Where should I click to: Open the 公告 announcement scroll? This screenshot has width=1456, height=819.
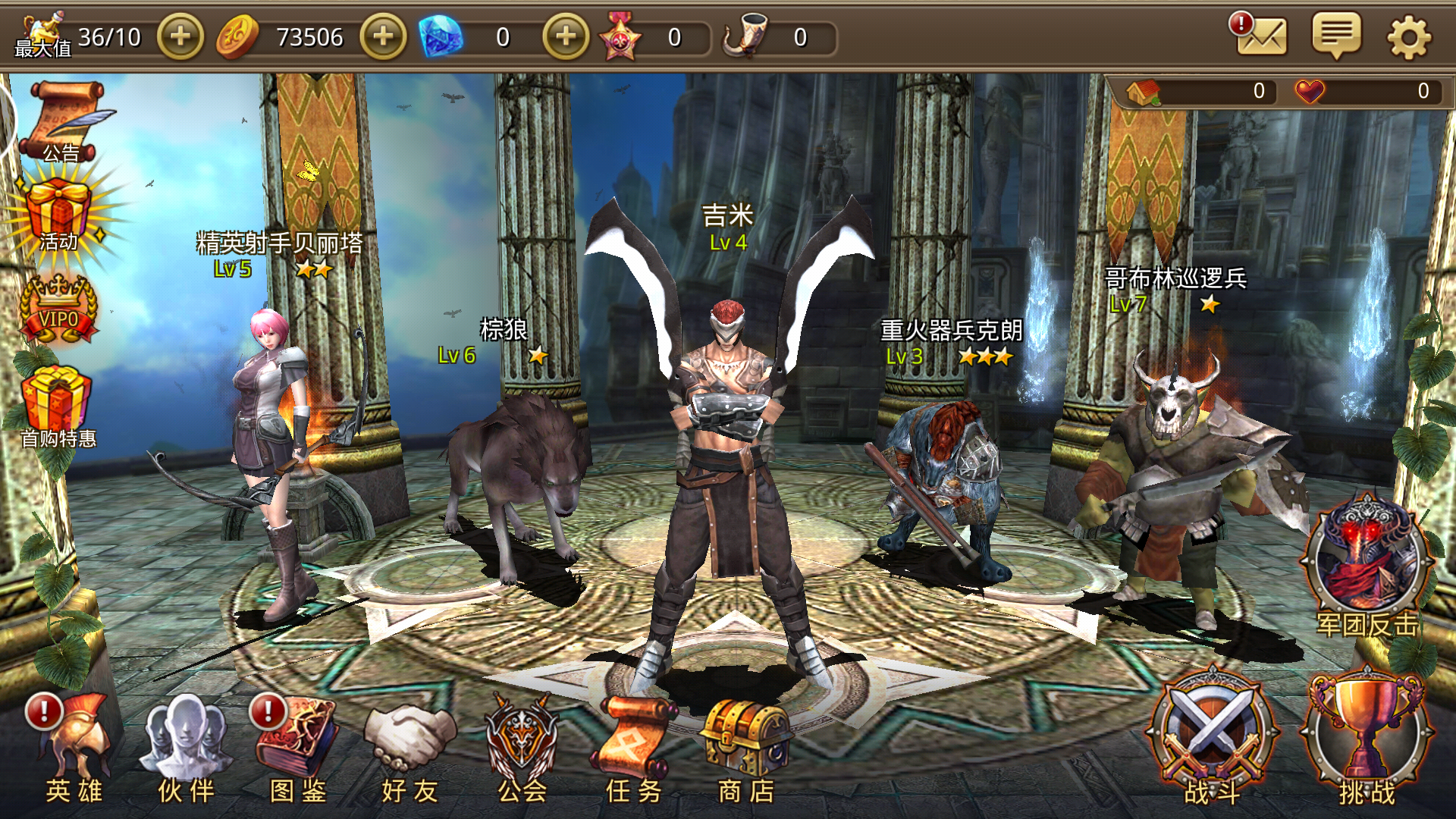[62, 121]
